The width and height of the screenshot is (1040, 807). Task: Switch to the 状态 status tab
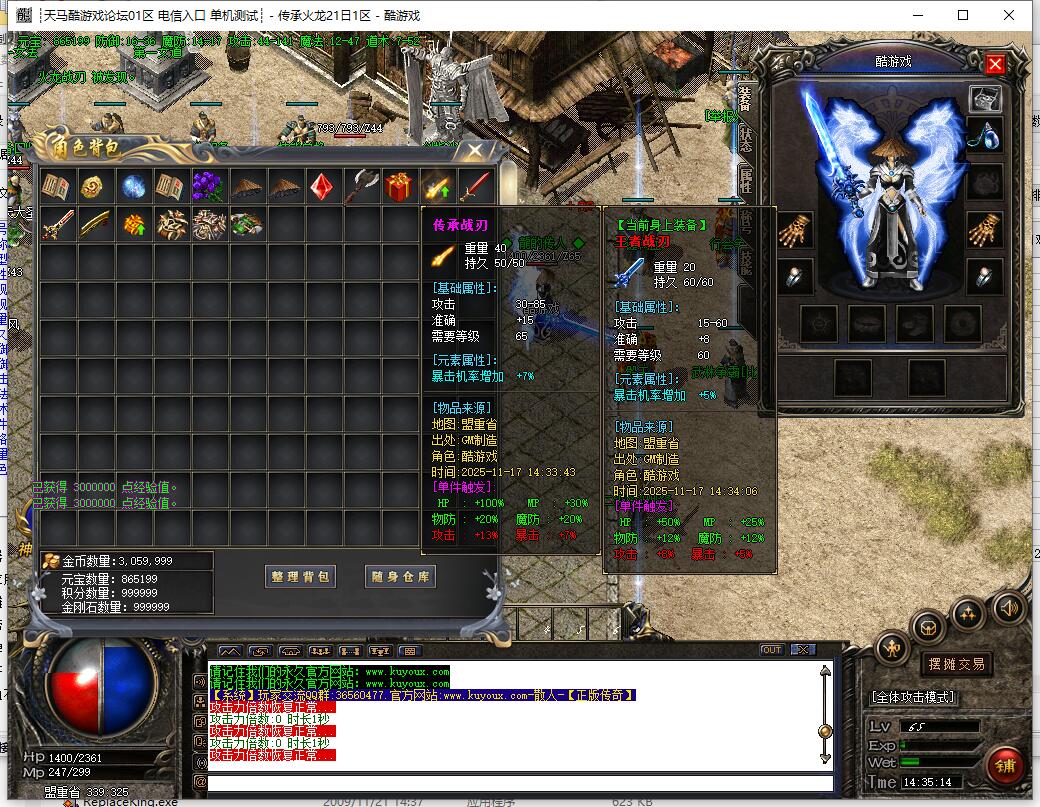coord(745,140)
